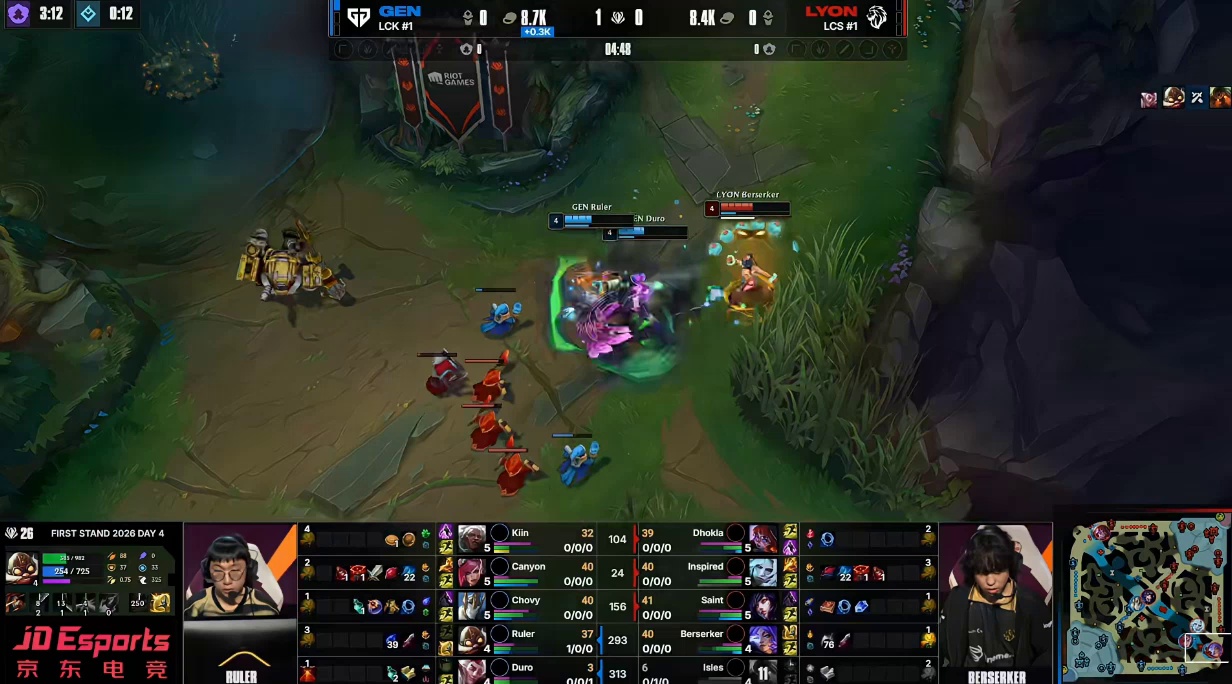Image resolution: width=1232 pixels, height=684 pixels.
Task: Click the purple Void Grub timer icon
Action: (x=18, y=14)
